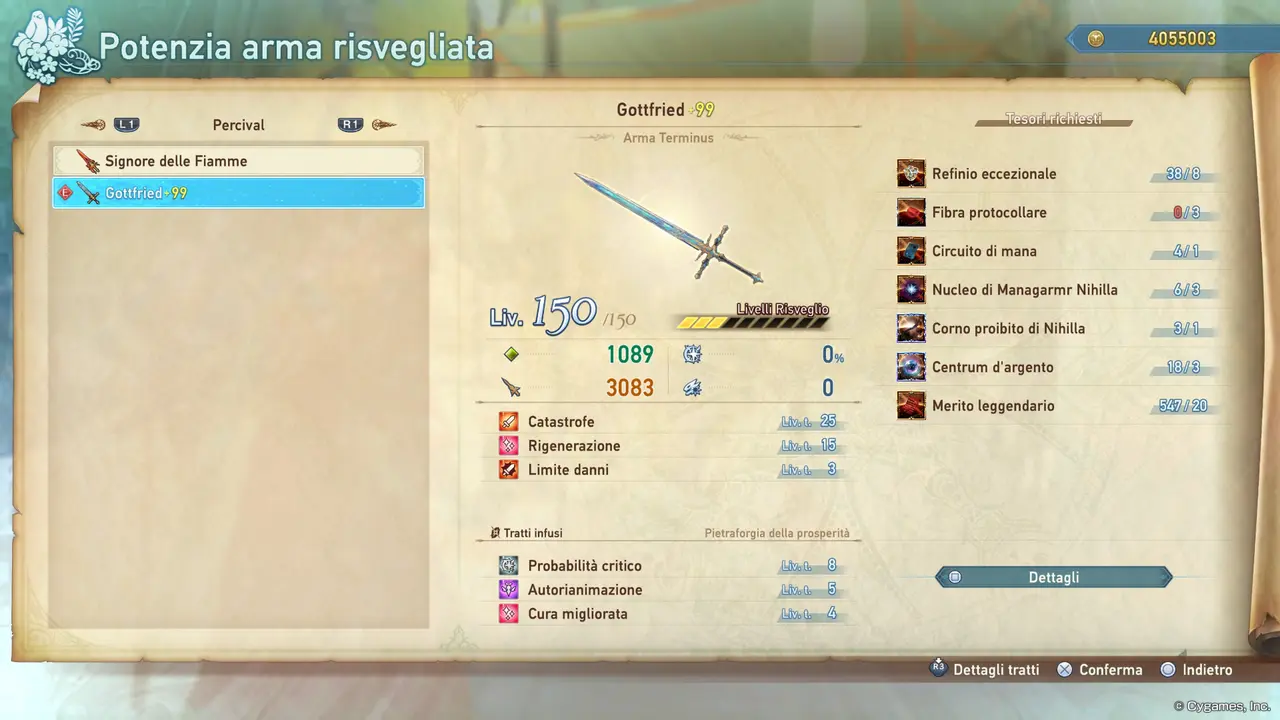Select the Refinio eccezionale treasure icon

910,173
